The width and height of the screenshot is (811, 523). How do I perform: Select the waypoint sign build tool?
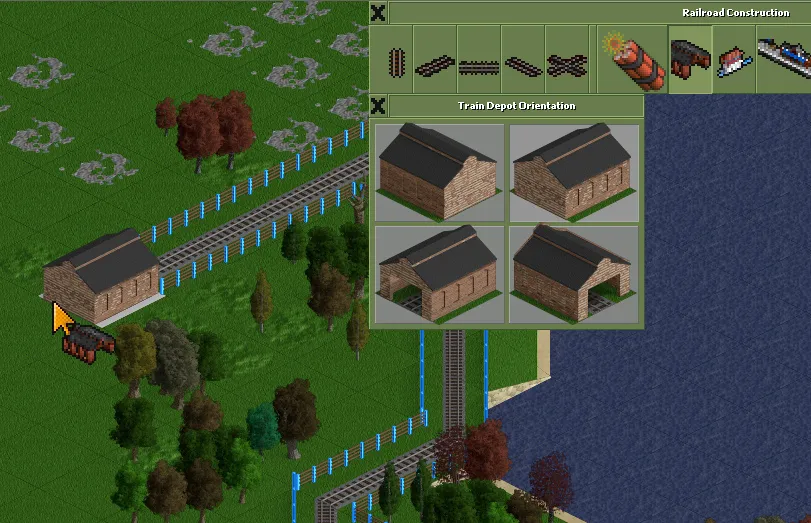(x=734, y=60)
